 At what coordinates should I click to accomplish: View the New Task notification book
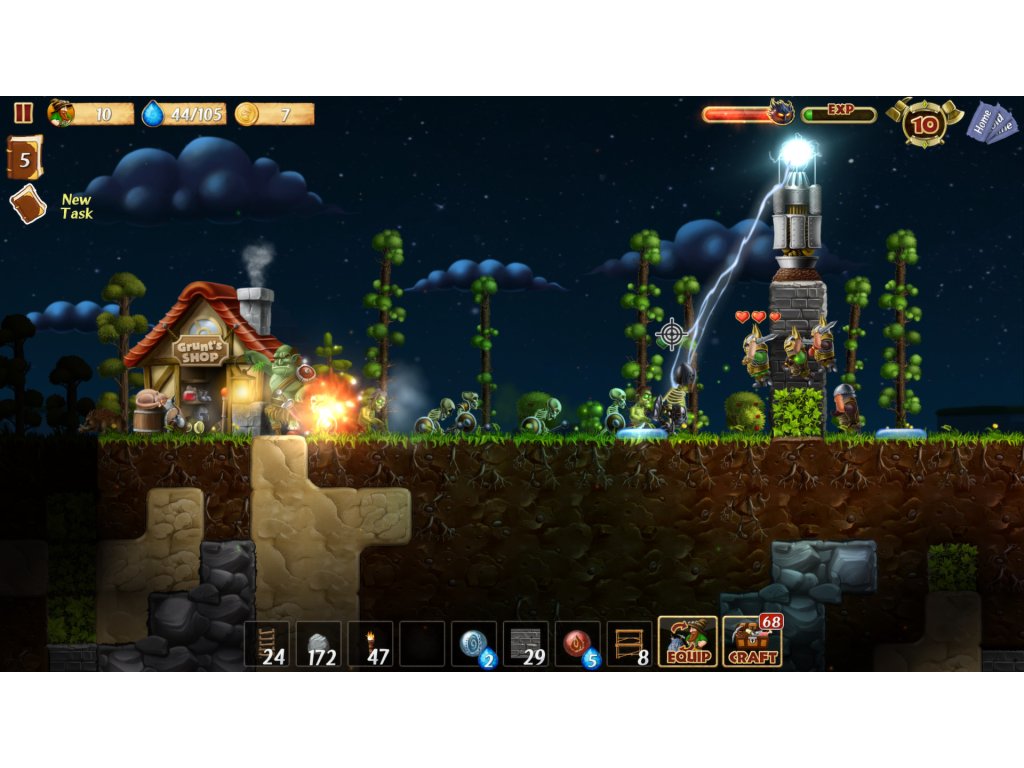28,205
